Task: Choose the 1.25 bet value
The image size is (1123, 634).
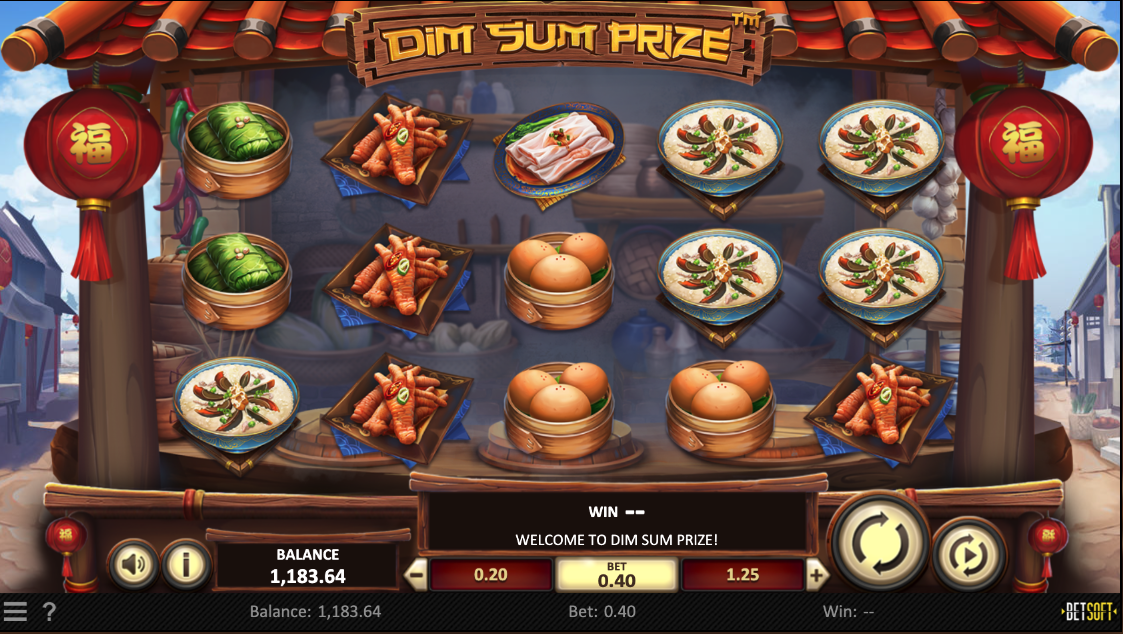Action: tap(742, 575)
